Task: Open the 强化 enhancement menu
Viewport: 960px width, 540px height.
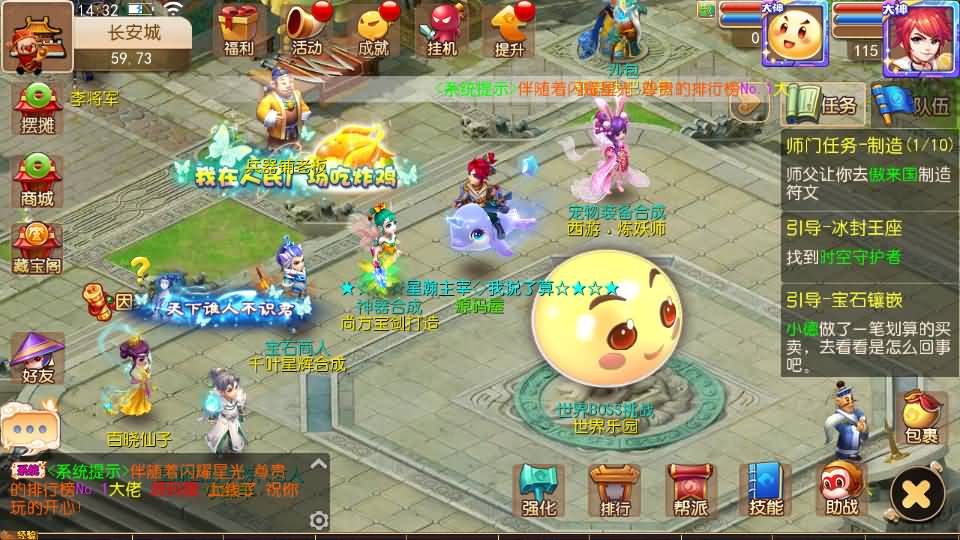Action: 538,490
